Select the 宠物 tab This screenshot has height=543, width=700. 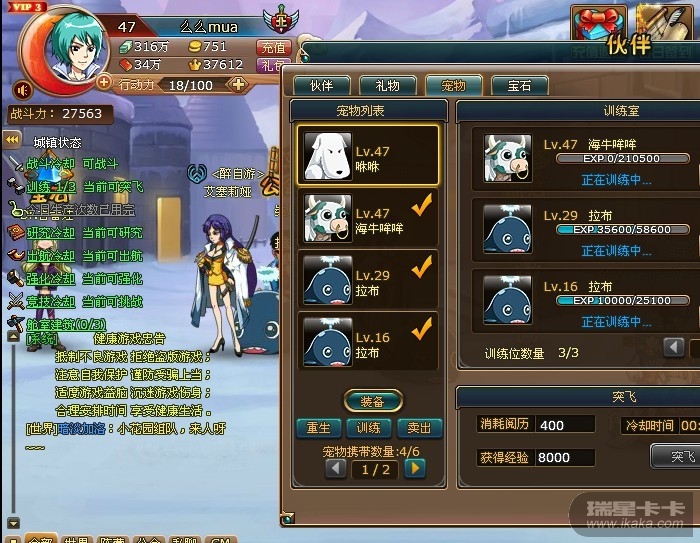coord(453,86)
